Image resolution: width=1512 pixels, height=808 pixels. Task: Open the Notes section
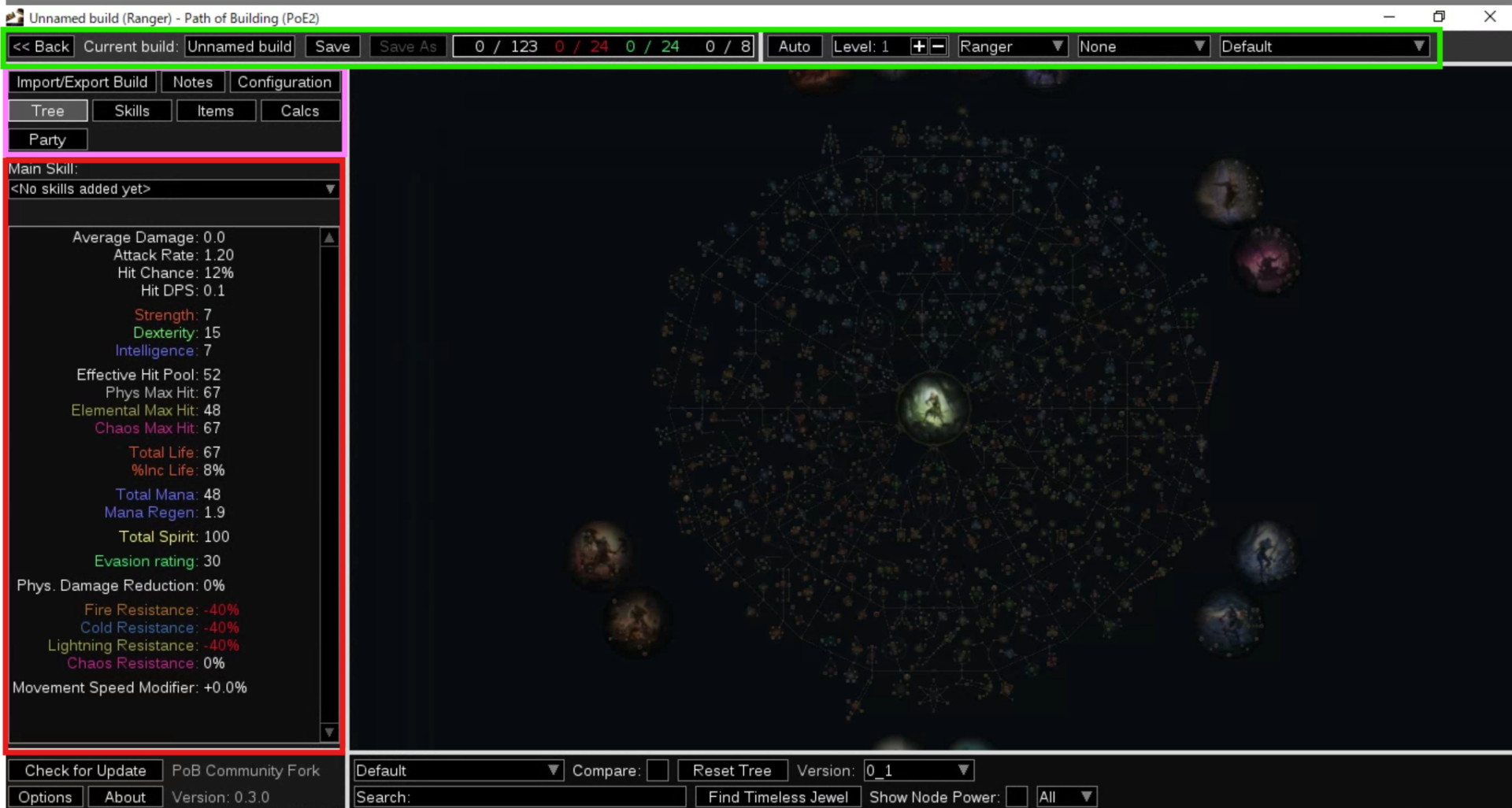[193, 82]
